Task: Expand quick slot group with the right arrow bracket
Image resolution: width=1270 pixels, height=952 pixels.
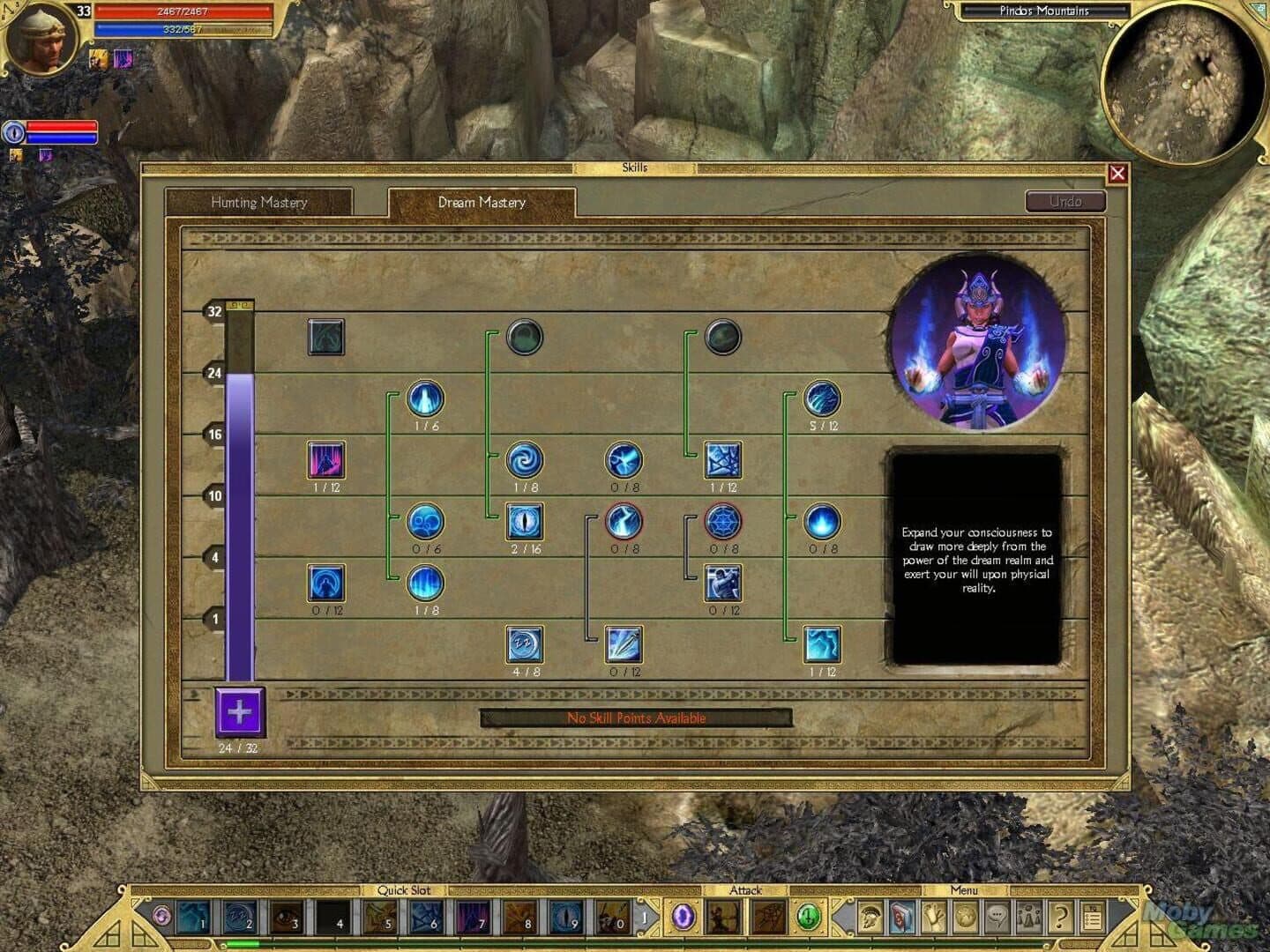Action: 645,917
